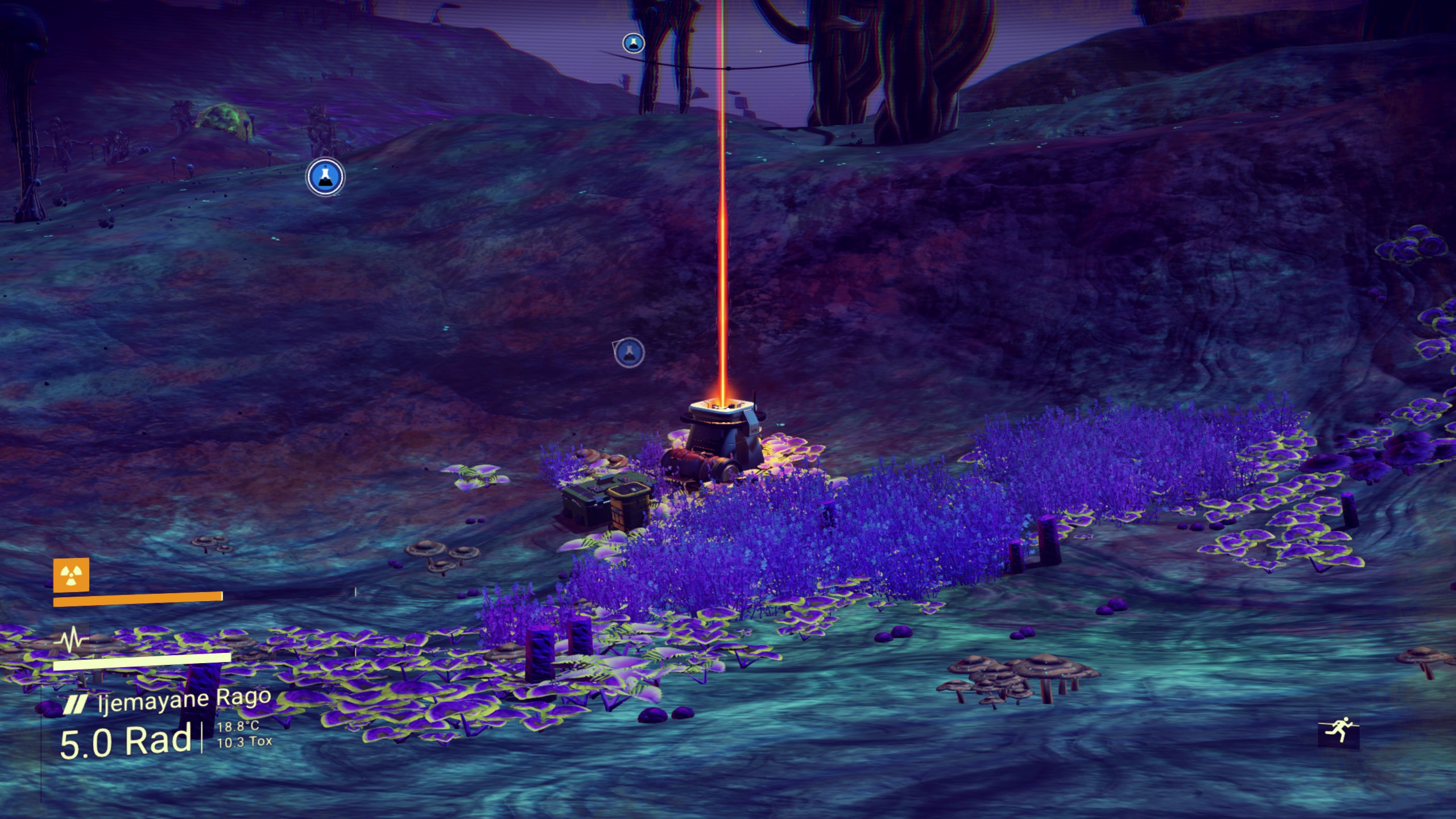This screenshot has height=819, width=1456.
Task: Select the heartbeat waveform life support icon
Action: [71, 640]
